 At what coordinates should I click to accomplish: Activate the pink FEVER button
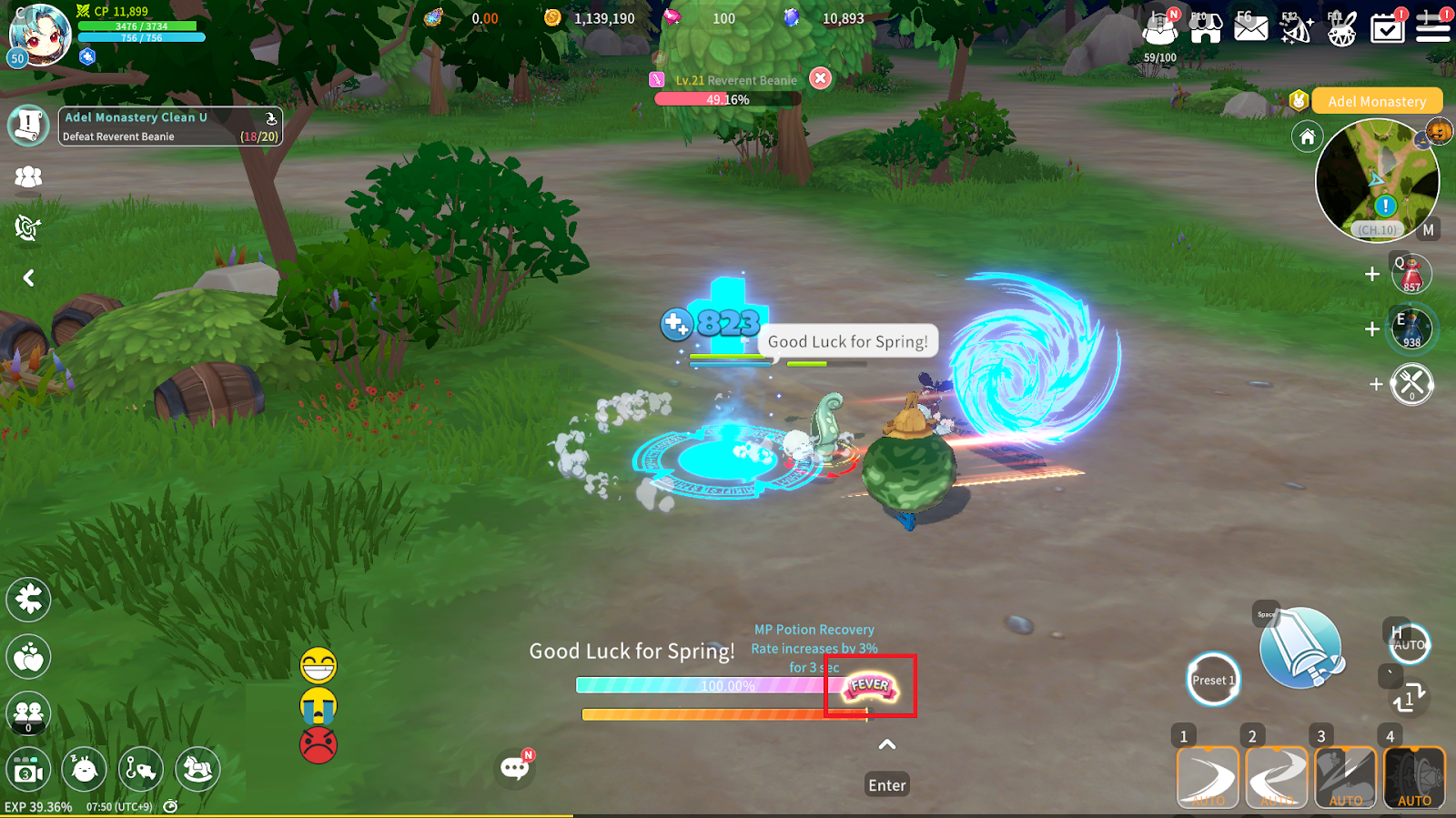point(870,686)
